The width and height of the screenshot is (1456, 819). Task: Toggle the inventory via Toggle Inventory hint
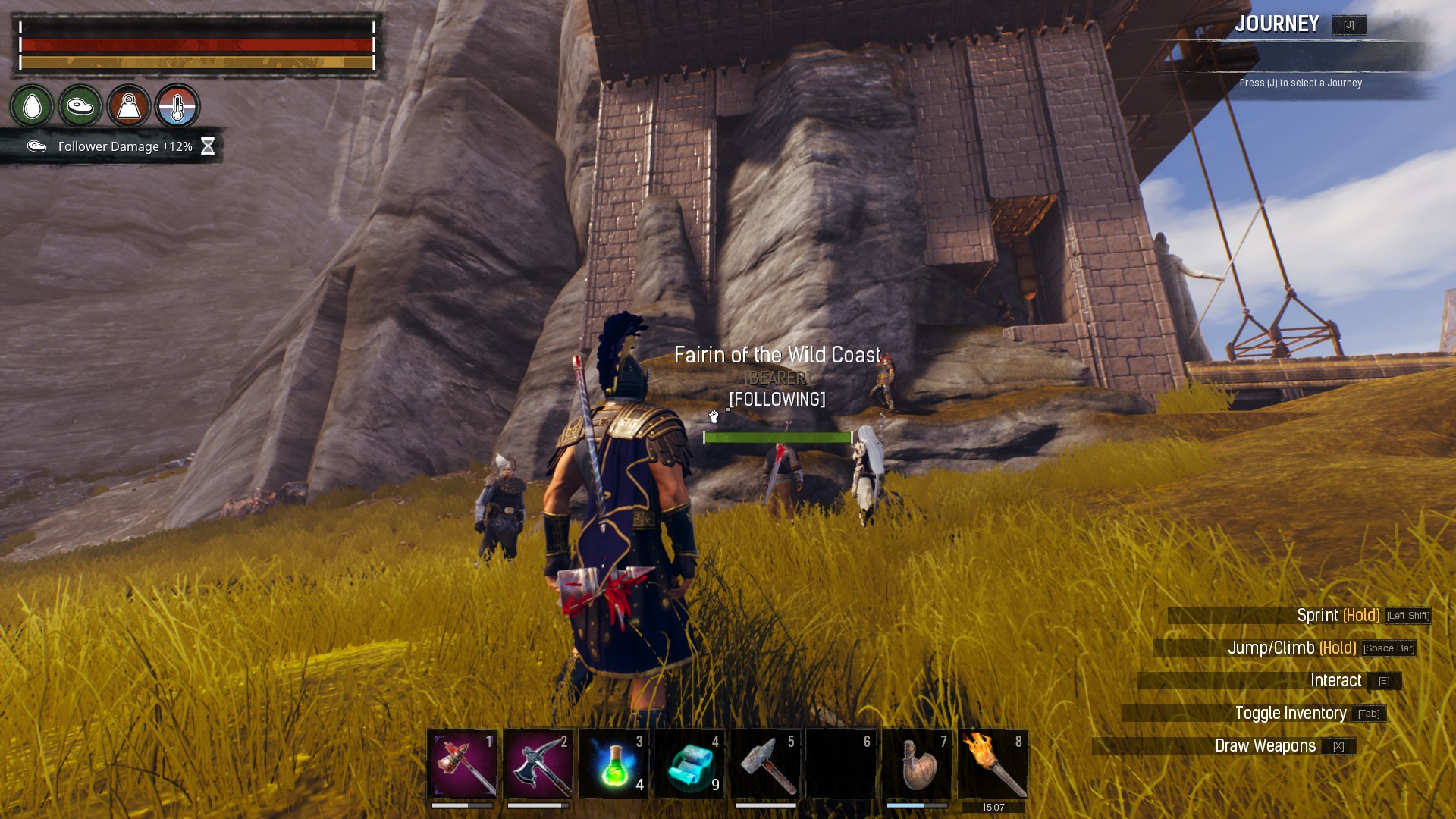coord(1290,714)
